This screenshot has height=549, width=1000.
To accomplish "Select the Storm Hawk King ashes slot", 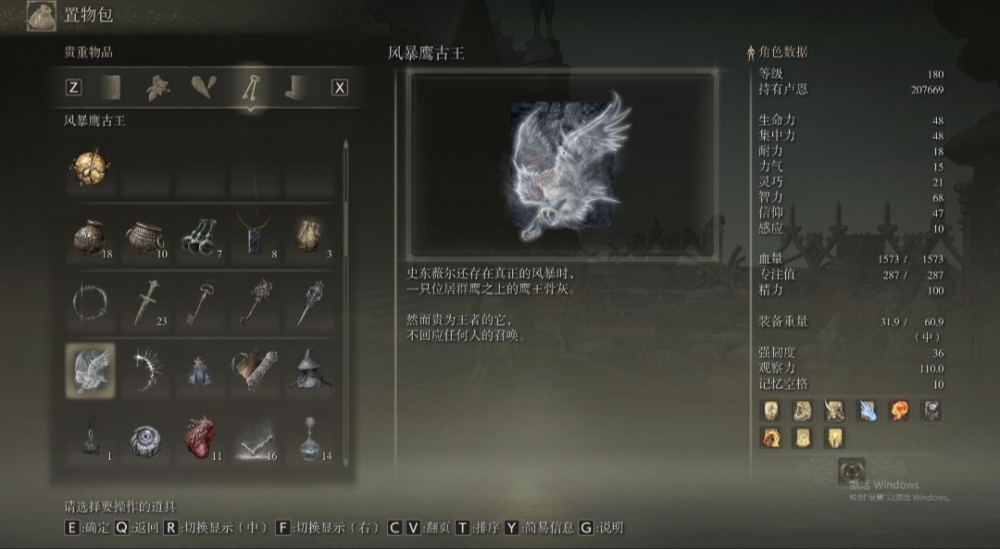I will pyautogui.click(x=90, y=368).
